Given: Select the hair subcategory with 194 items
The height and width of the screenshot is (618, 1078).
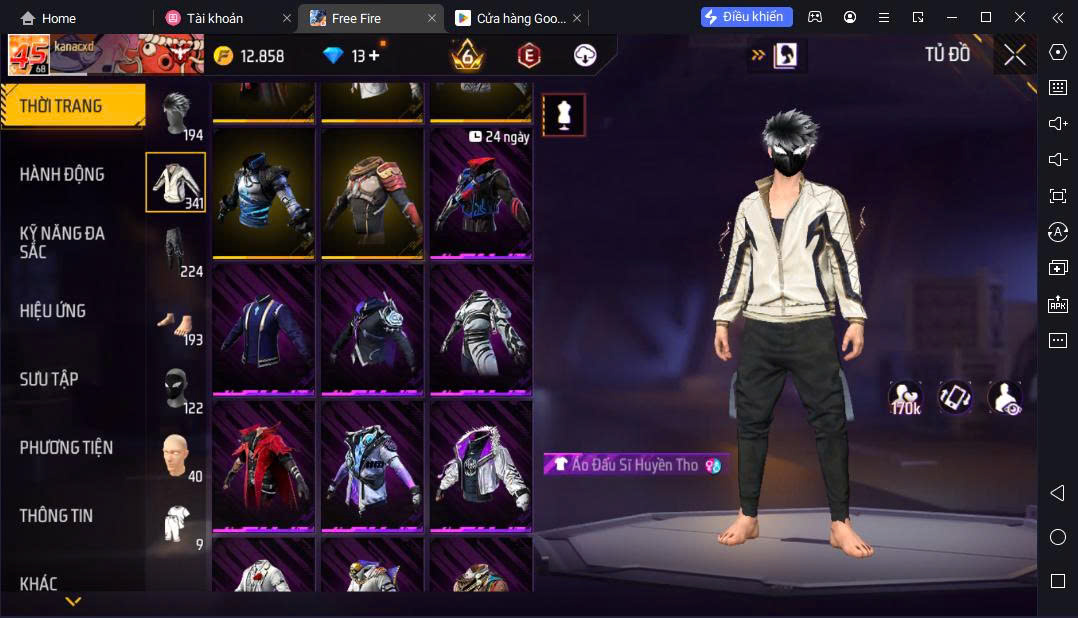Looking at the screenshot, I should (177, 116).
